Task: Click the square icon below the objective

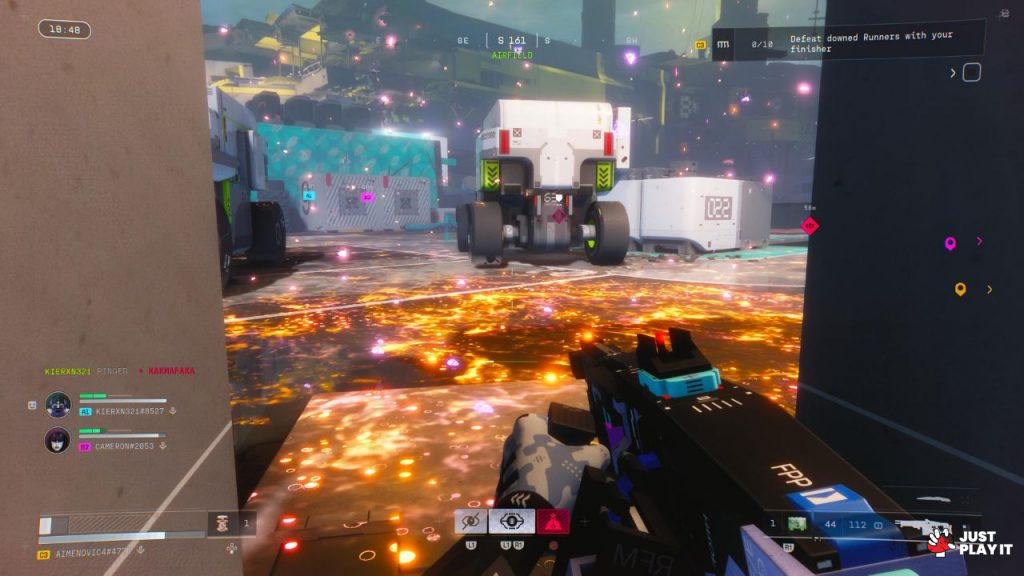Action: 971,72
